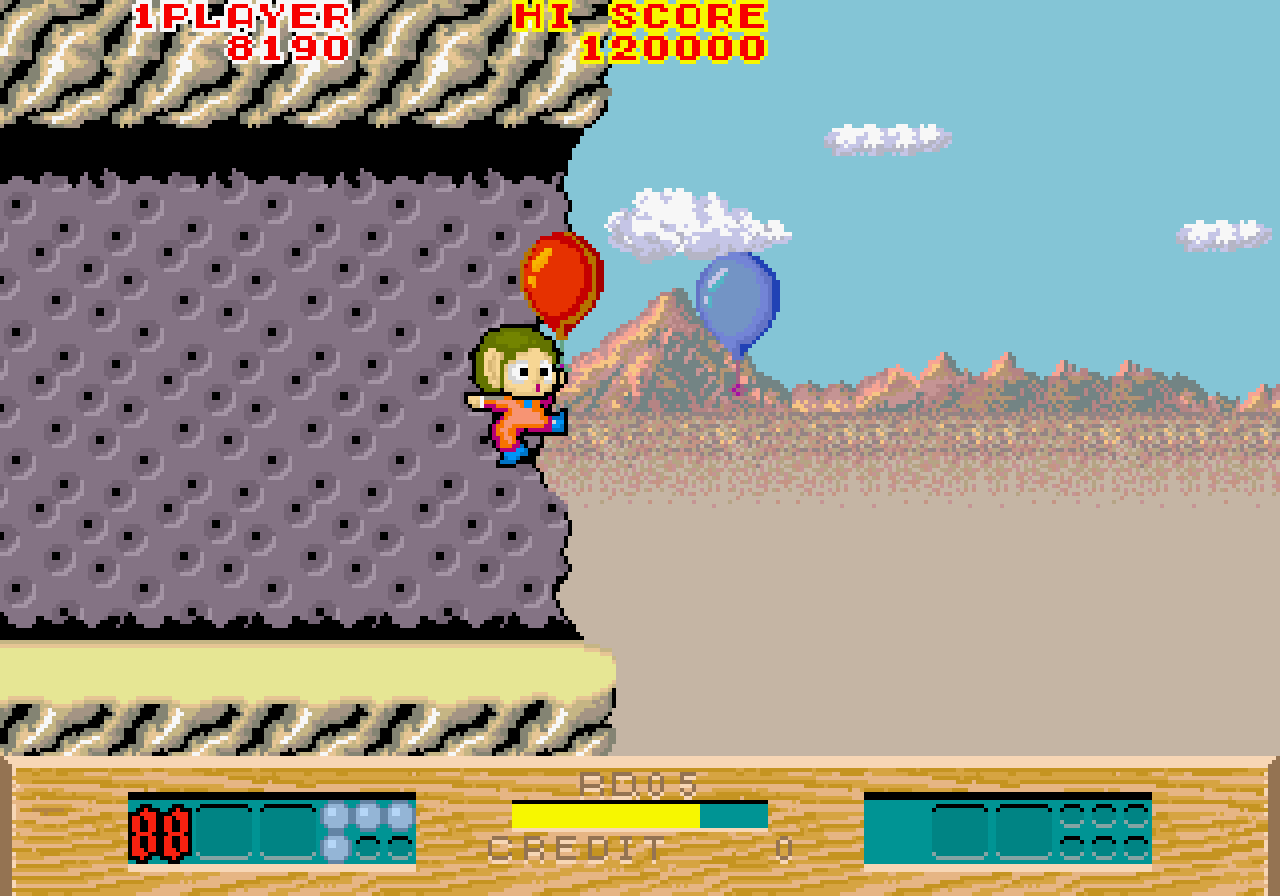This screenshot has width=1280, height=896.
Task: Click the blue balloon near the mountain
Action: pos(737,300)
